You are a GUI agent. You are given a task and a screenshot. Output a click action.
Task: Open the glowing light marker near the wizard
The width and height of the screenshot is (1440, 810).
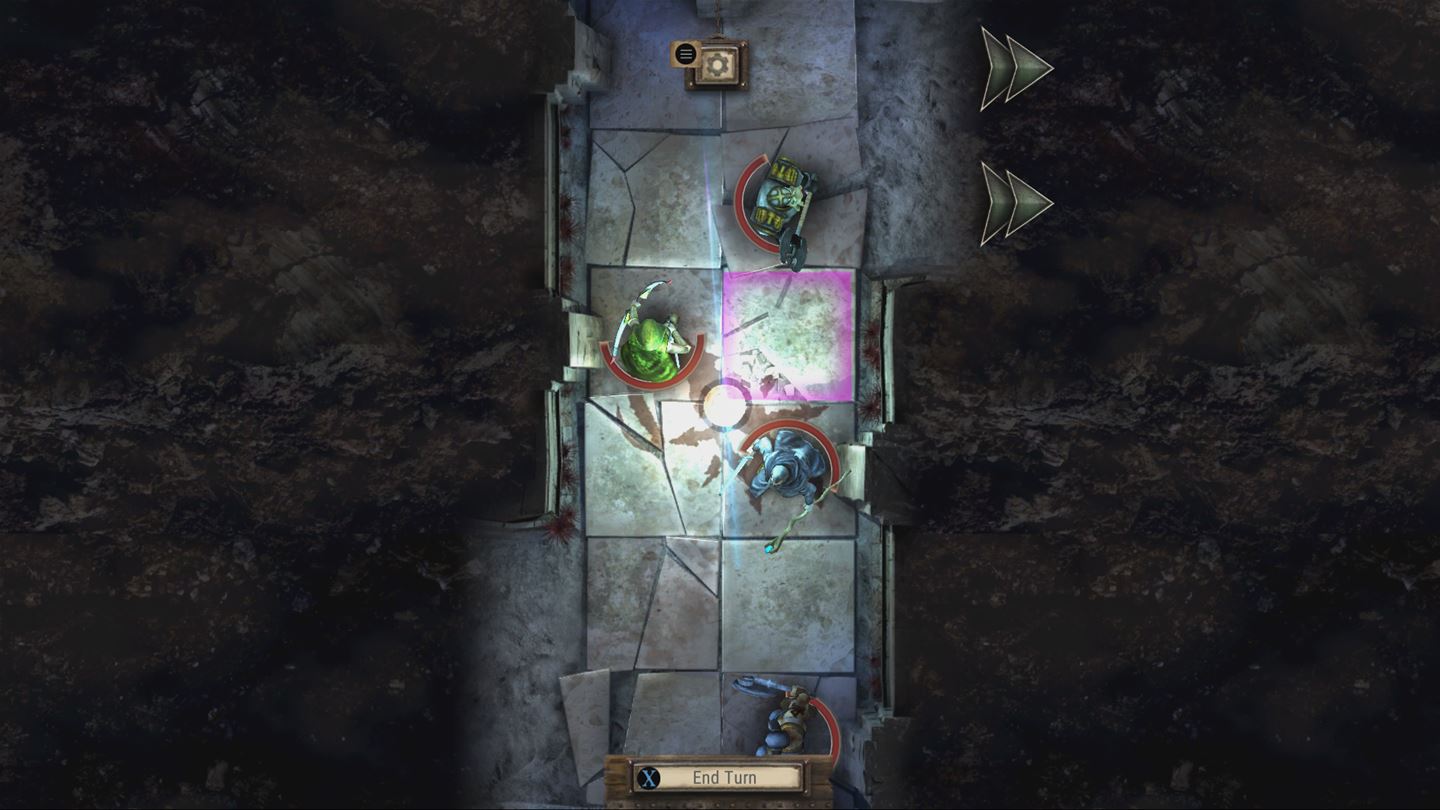click(723, 405)
